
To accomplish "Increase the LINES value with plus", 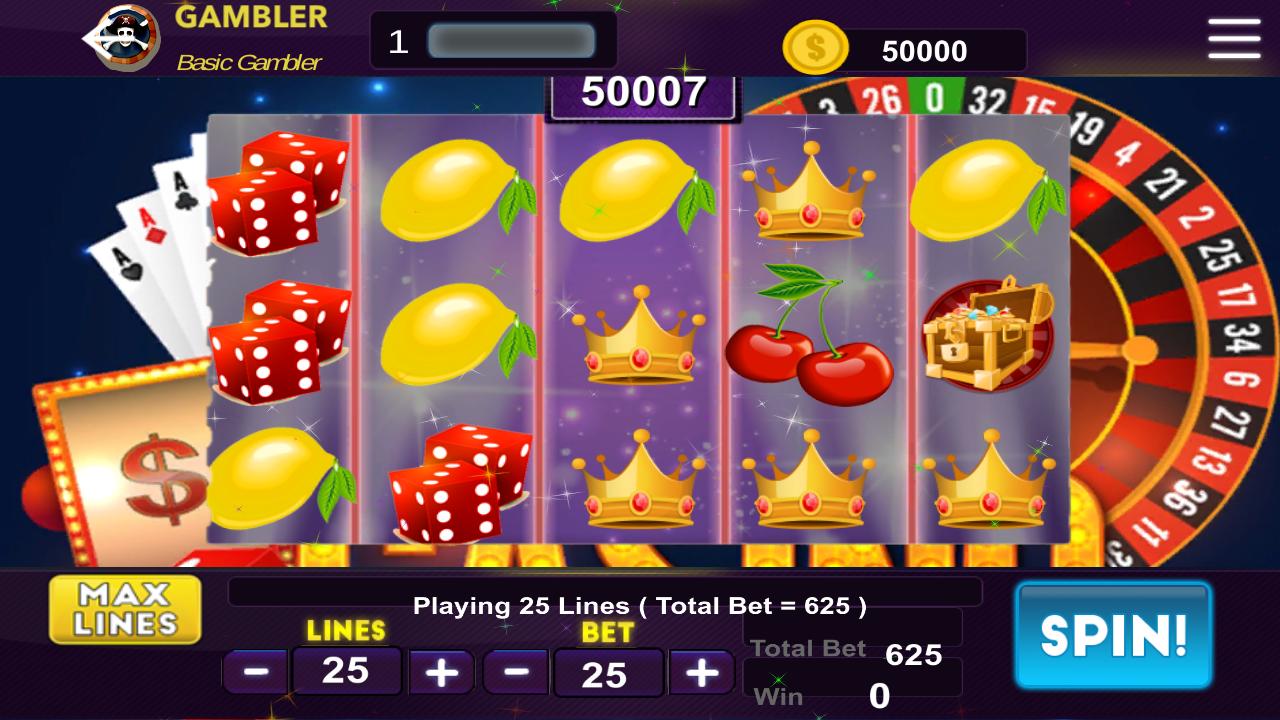I will (x=440, y=672).
